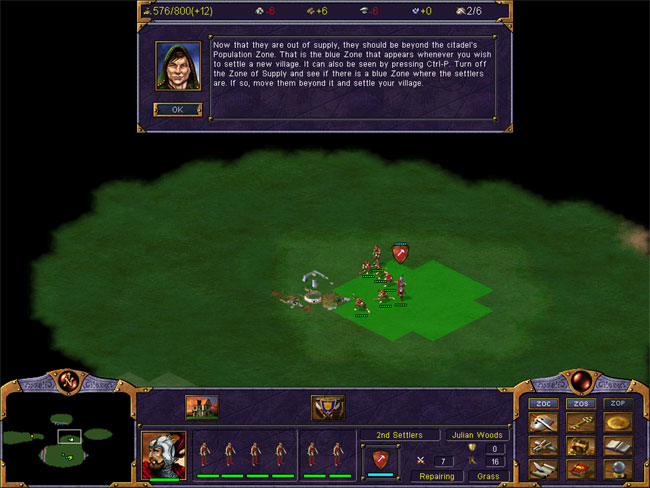Screen dimensions: 650x488
Task: Click the village house picture button
Action: pos(202,407)
